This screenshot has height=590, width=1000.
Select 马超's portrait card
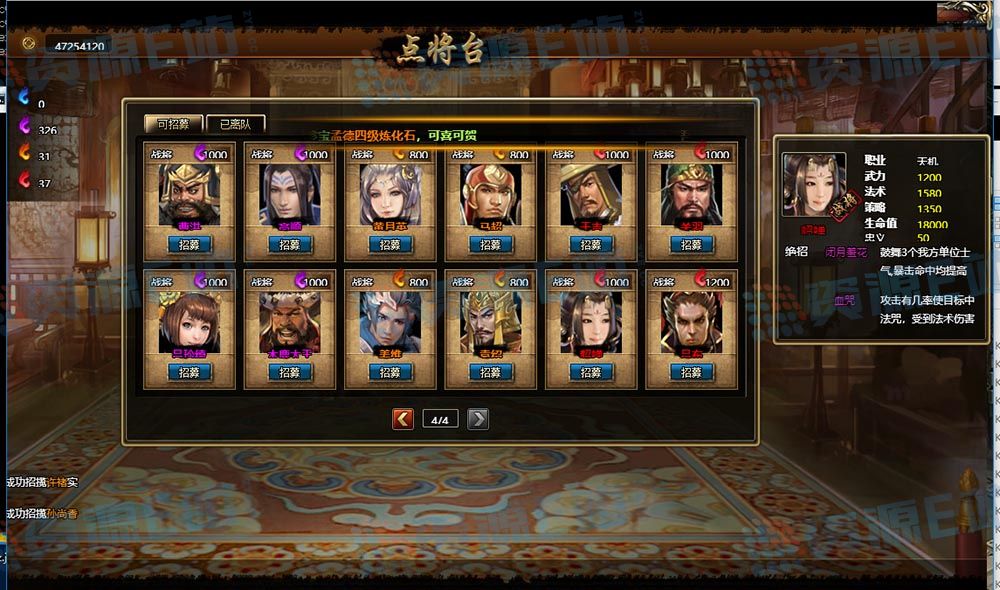pos(490,193)
